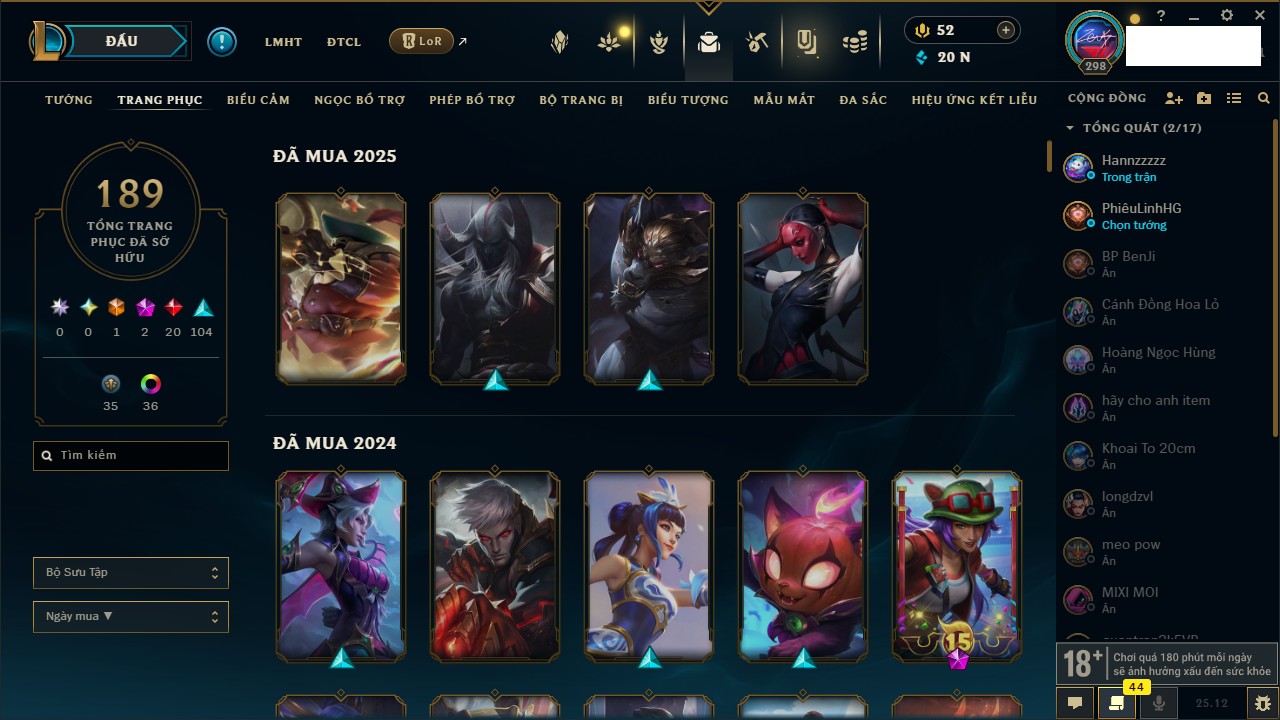View the HIỆU ỨNG KẾT LIỄU tab
The image size is (1280, 720).
[974, 100]
